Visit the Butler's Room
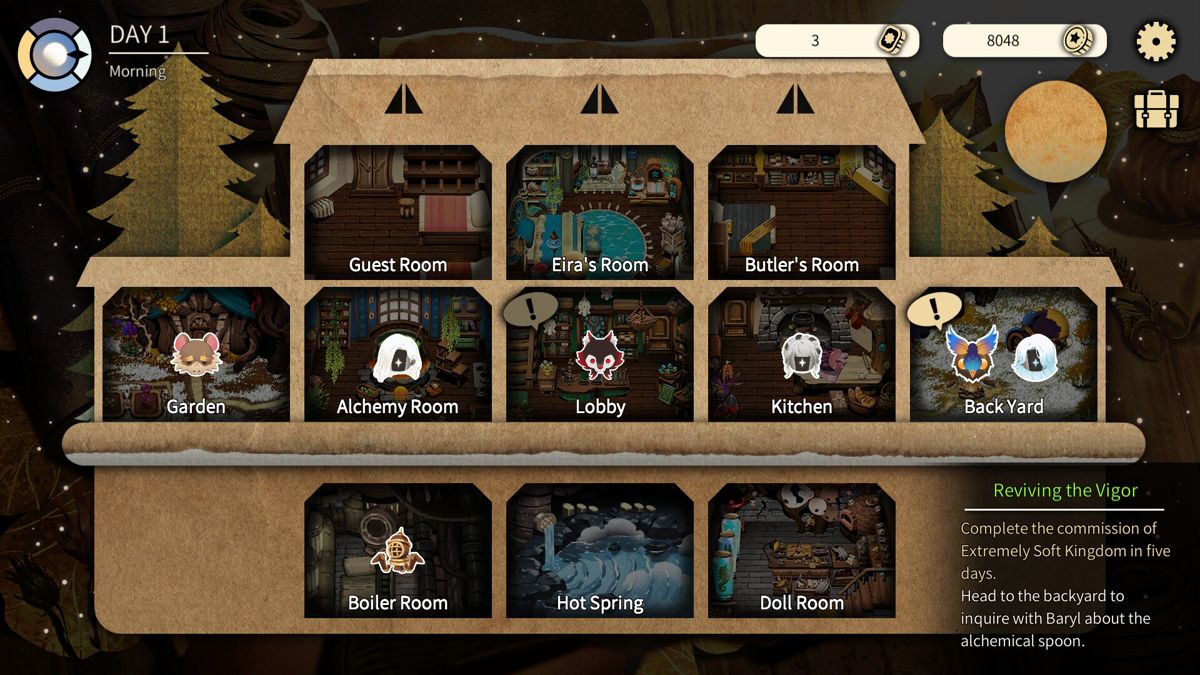The width and height of the screenshot is (1200, 675). (x=802, y=213)
